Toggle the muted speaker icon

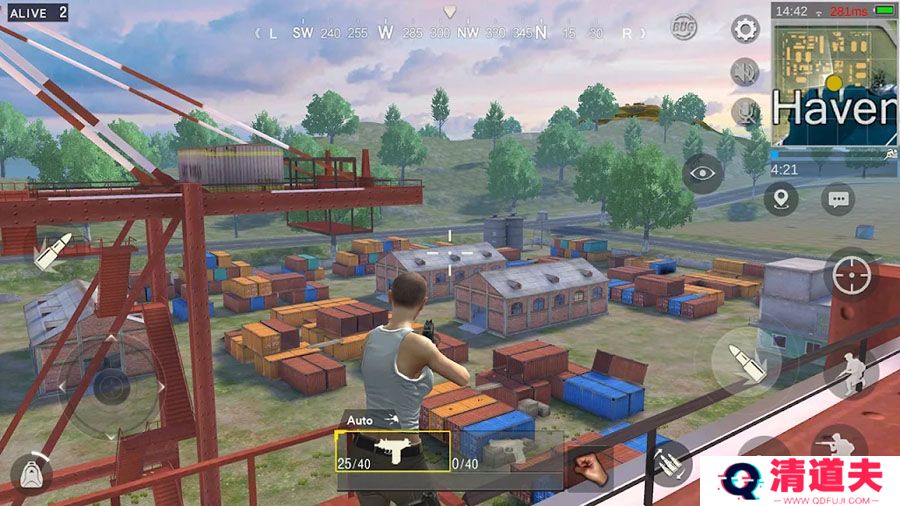tap(744, 71)
